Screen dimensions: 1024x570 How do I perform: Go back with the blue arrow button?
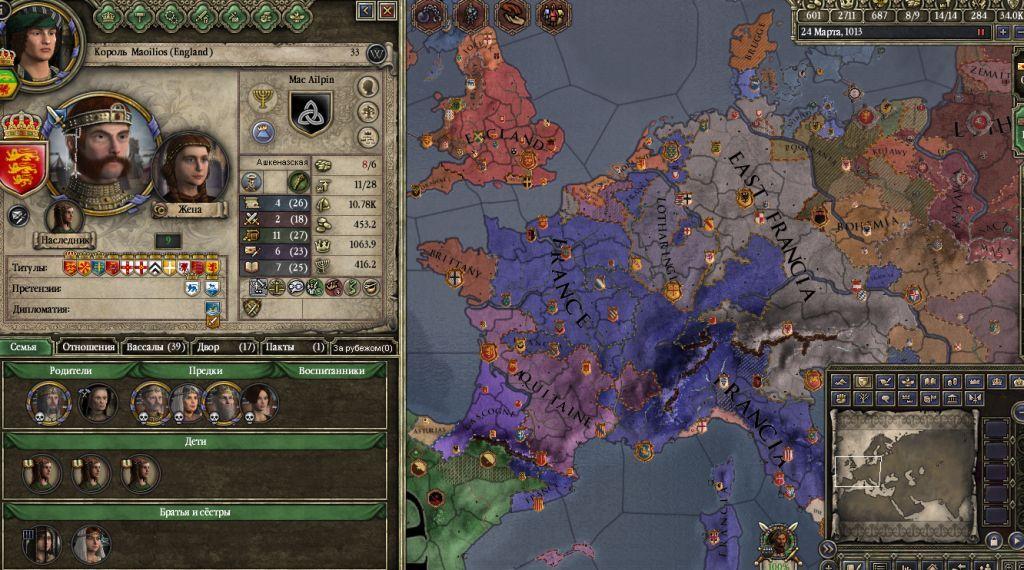366,10
